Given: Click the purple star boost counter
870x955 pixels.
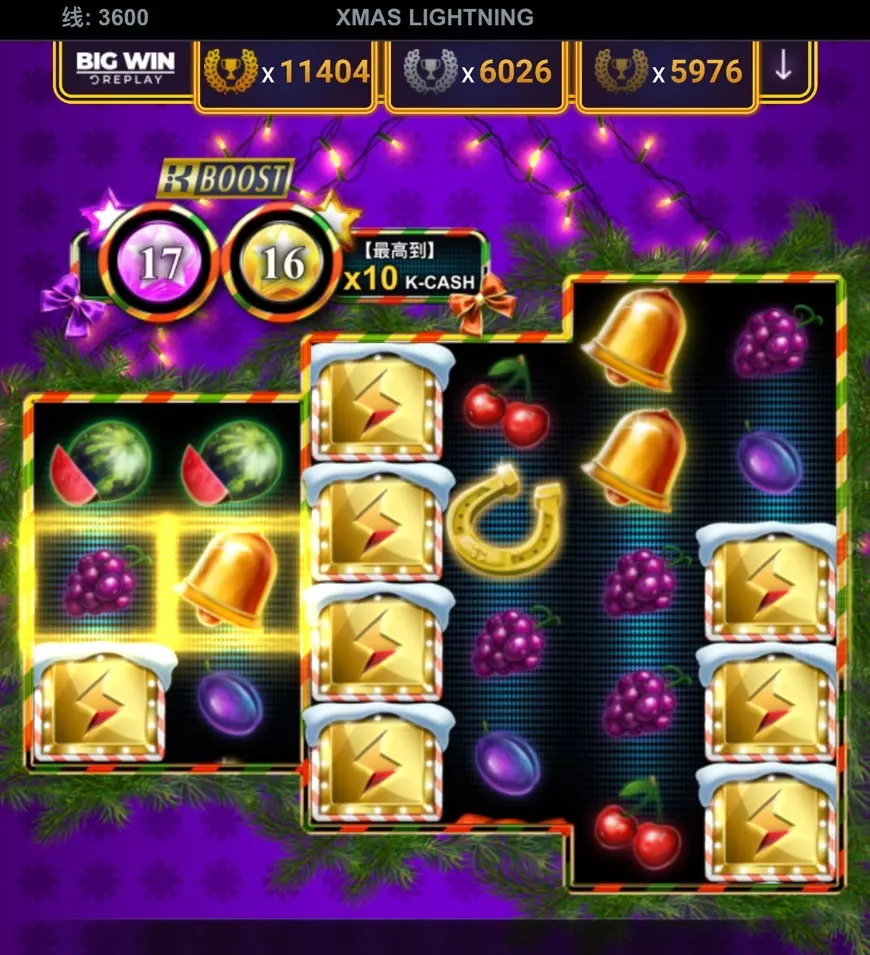Looking at the screenshot, I should click(160, 264).
